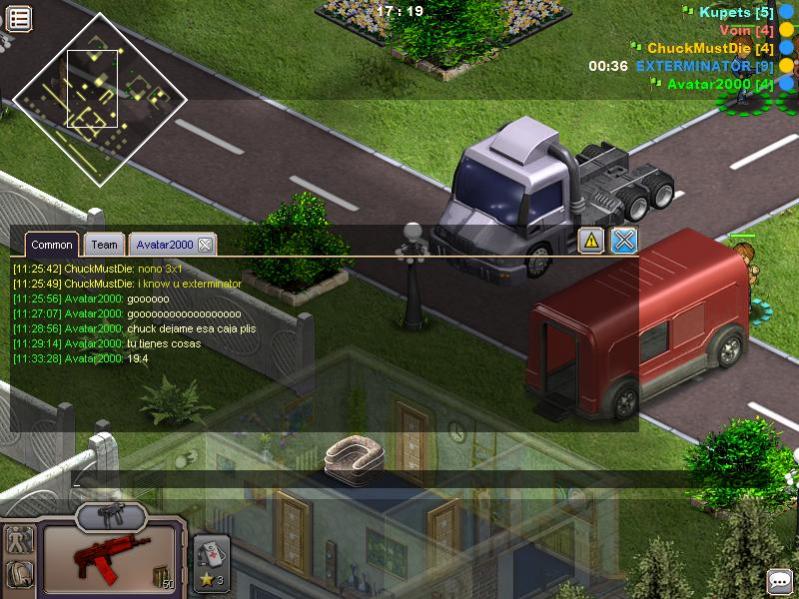Open the main menu list button
The width and height of the screenshot is (799, 599).
coord(19,17)
